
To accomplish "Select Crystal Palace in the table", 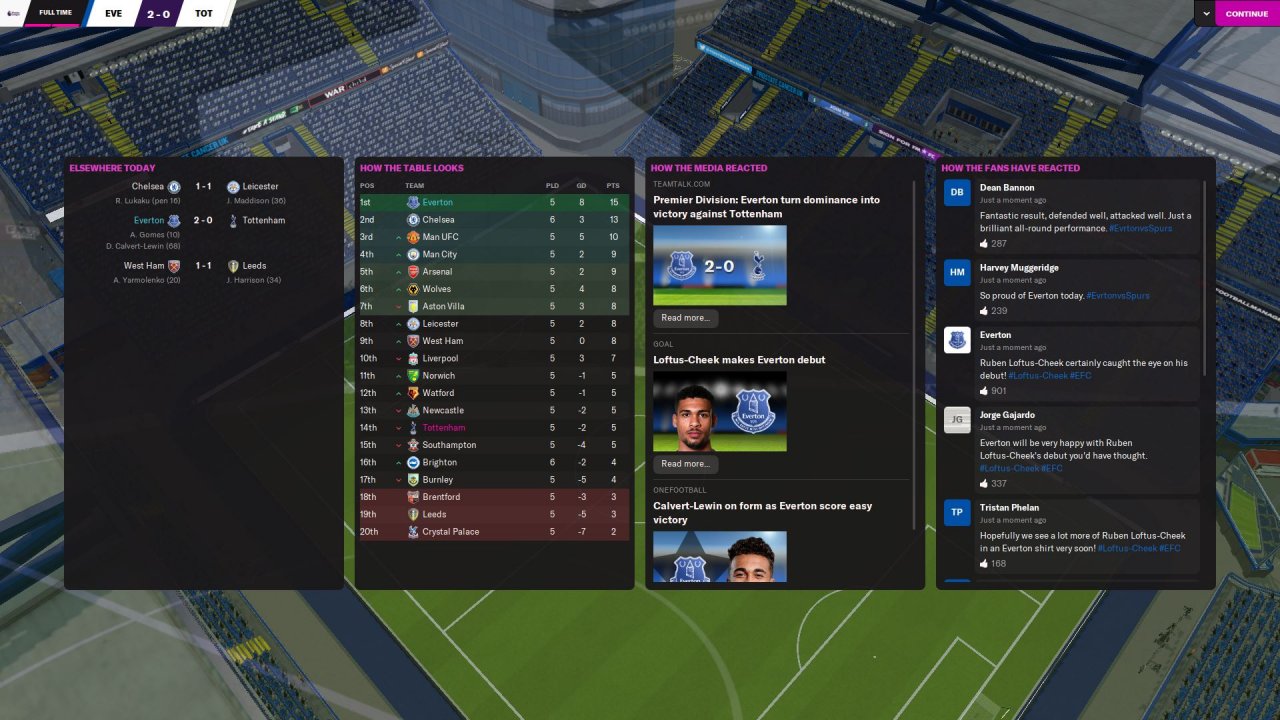I will (x=450, y=532).
